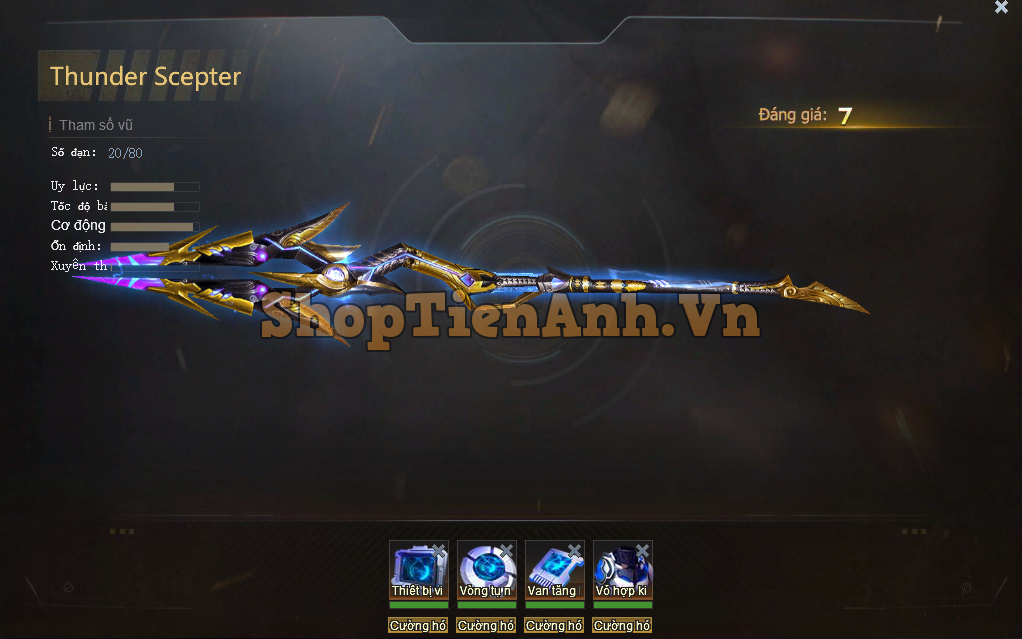Close the Thunder Scepter weapon window
This screenshot has height=639, width=1022.
(1001, 7)
